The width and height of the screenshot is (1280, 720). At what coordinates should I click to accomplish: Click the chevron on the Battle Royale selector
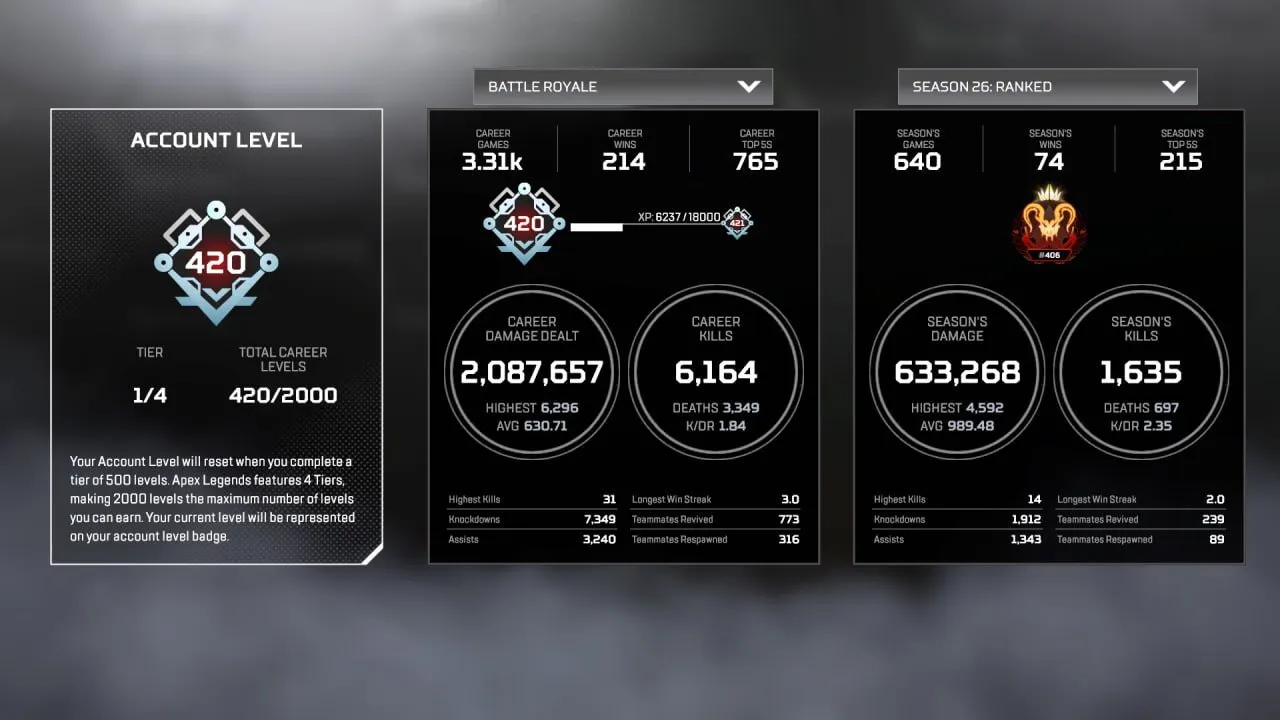click(x=749, y=86)
